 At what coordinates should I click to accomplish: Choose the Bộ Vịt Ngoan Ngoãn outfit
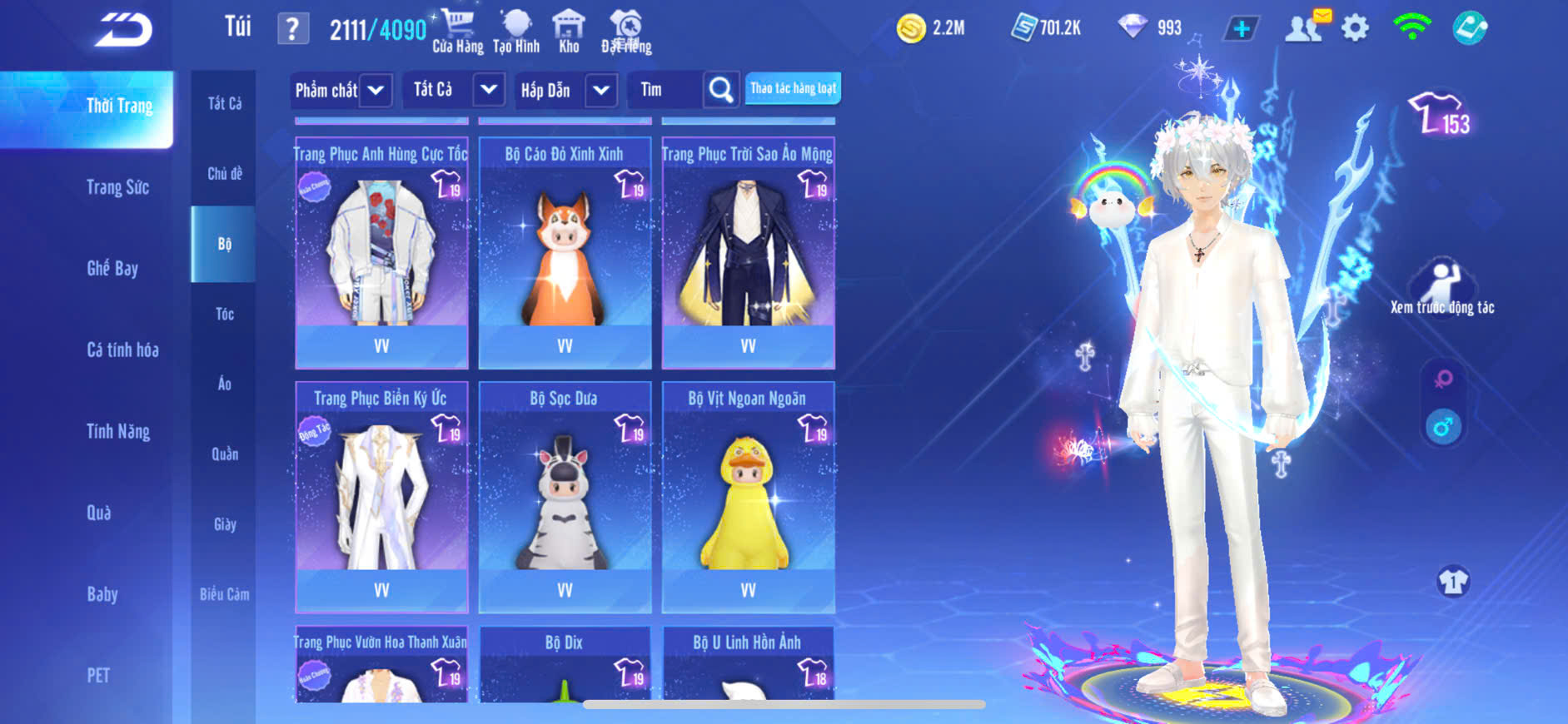748,497
